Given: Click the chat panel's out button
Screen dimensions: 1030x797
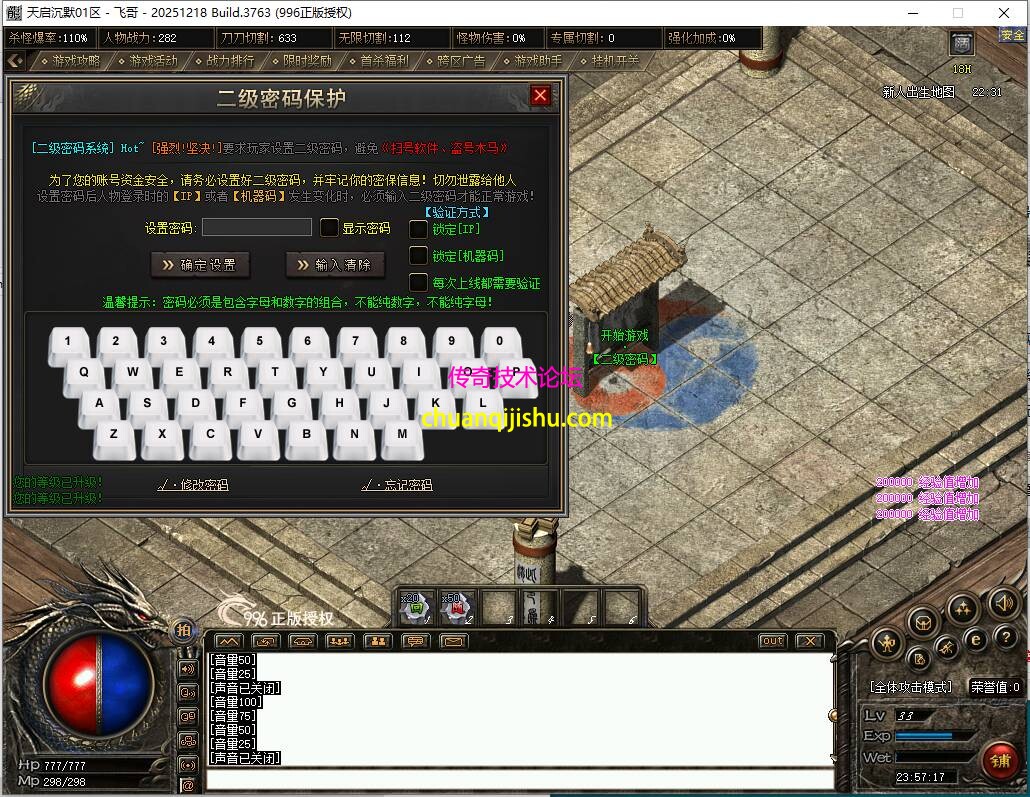Looking at the screenshot, I should click(x=772, y=641).
